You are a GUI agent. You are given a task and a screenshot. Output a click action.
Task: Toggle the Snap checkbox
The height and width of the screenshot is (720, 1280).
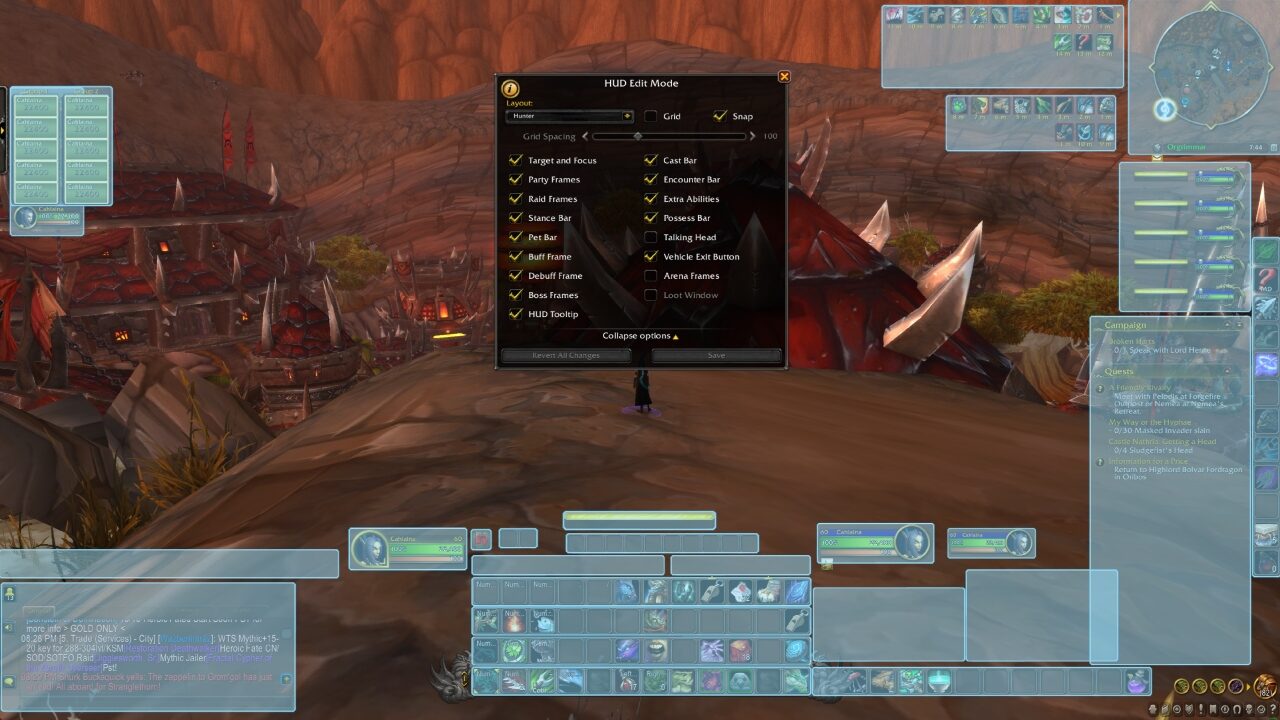click(721, 116)
